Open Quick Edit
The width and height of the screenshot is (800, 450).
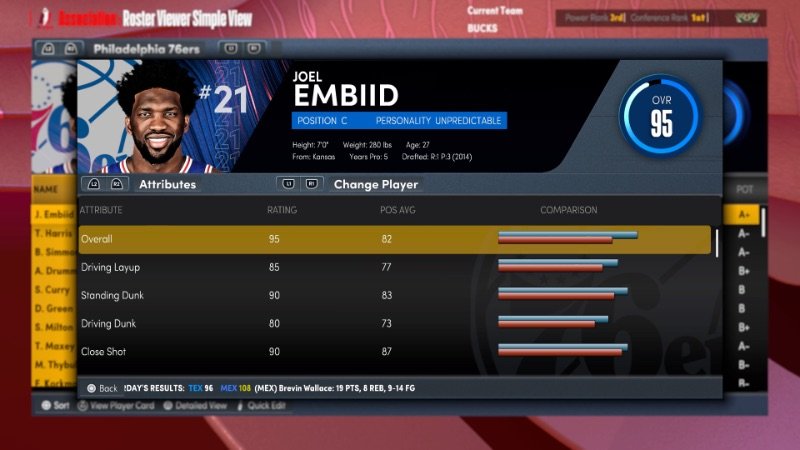(266, 406)
